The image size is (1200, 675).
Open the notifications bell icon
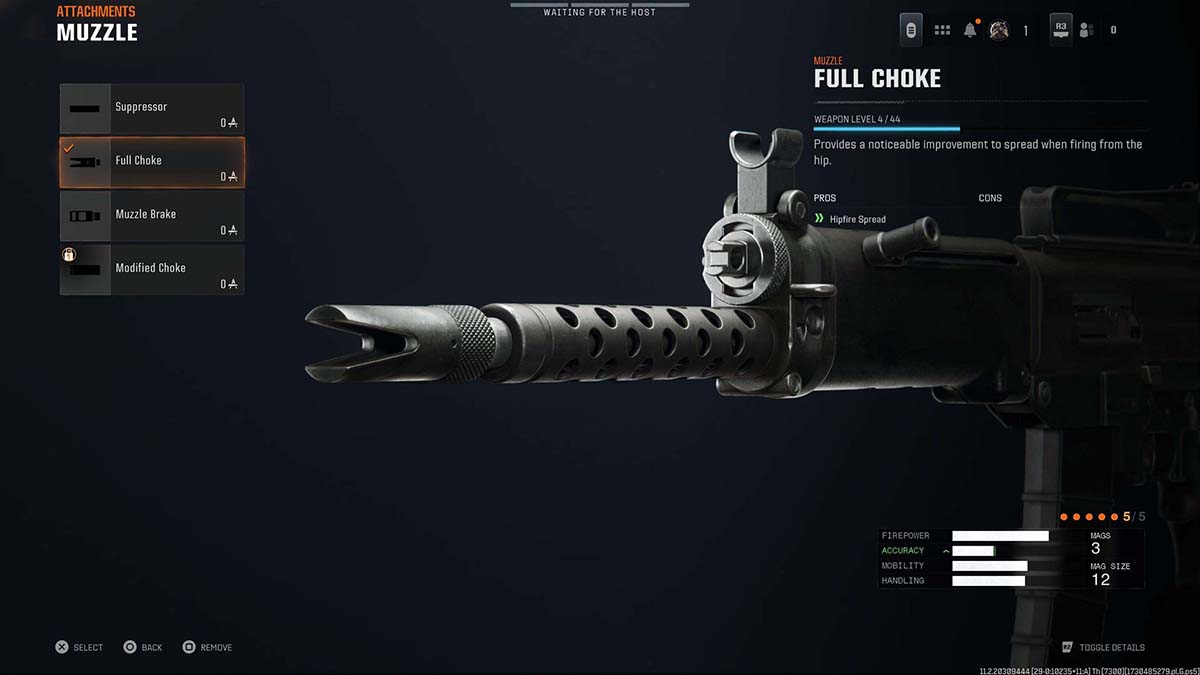click(x=970, y=30)
